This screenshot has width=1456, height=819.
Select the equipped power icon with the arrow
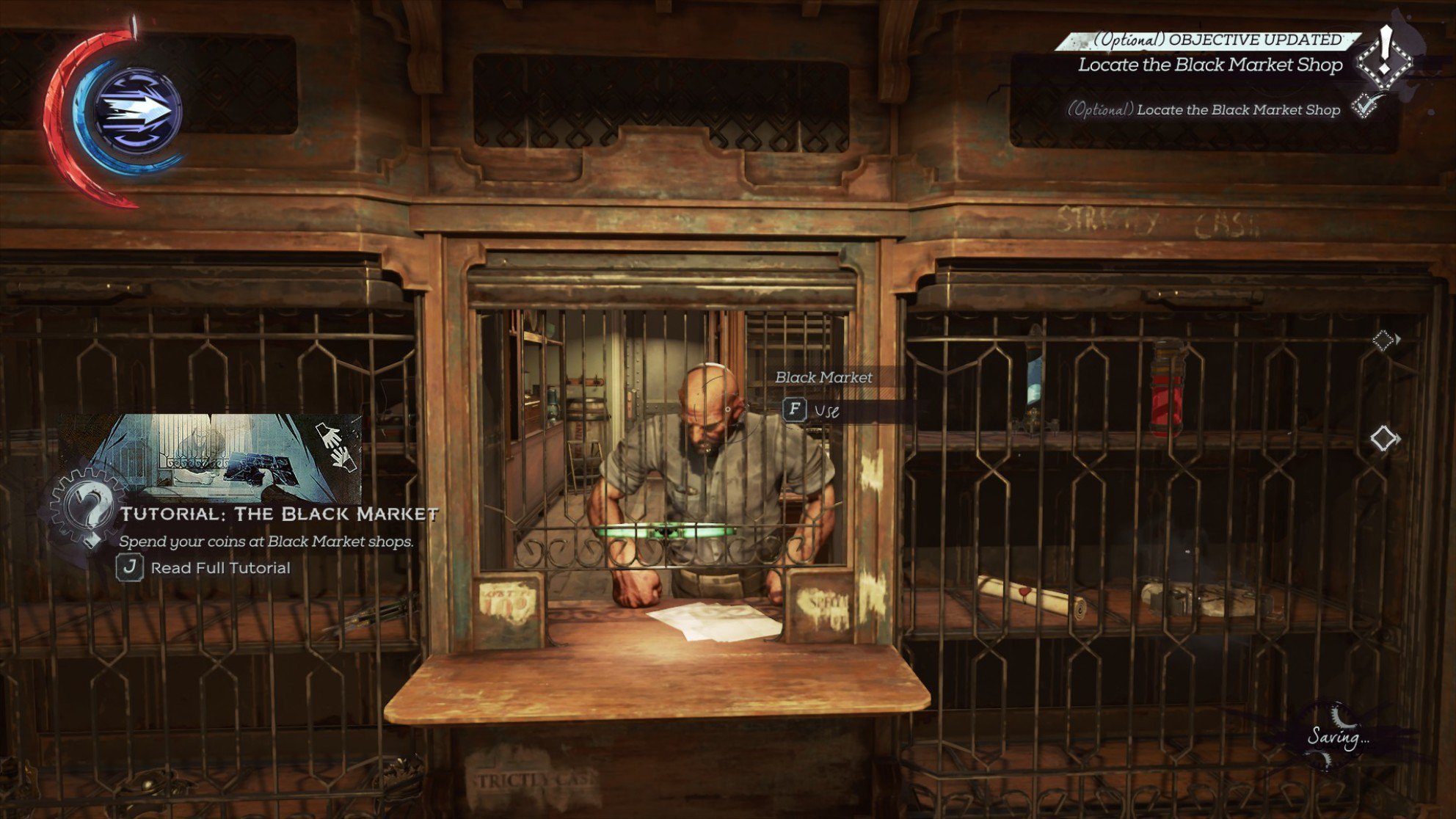point(137,112)
